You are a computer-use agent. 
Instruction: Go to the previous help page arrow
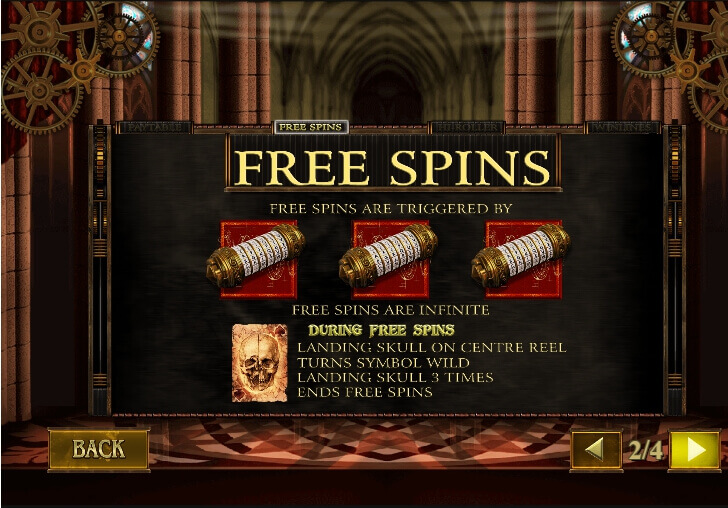(x=595, y=450)
